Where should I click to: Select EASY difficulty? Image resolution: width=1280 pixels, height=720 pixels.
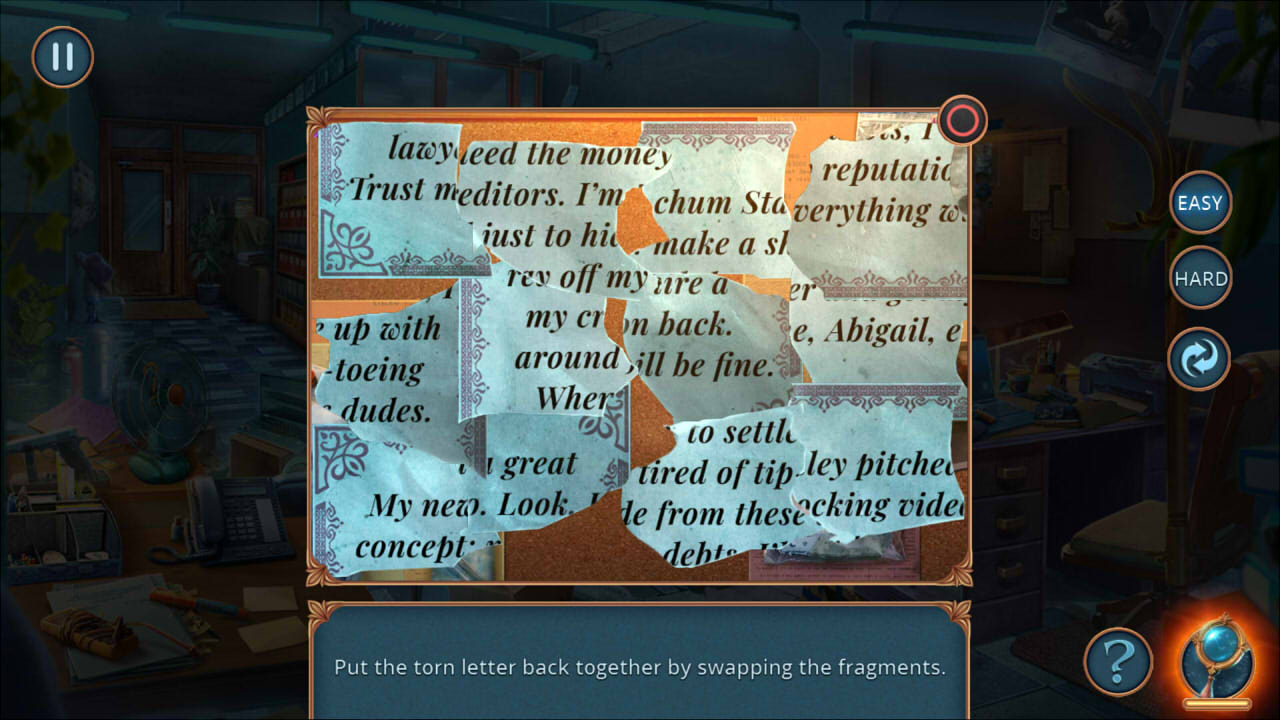[x=1199, y=203]
